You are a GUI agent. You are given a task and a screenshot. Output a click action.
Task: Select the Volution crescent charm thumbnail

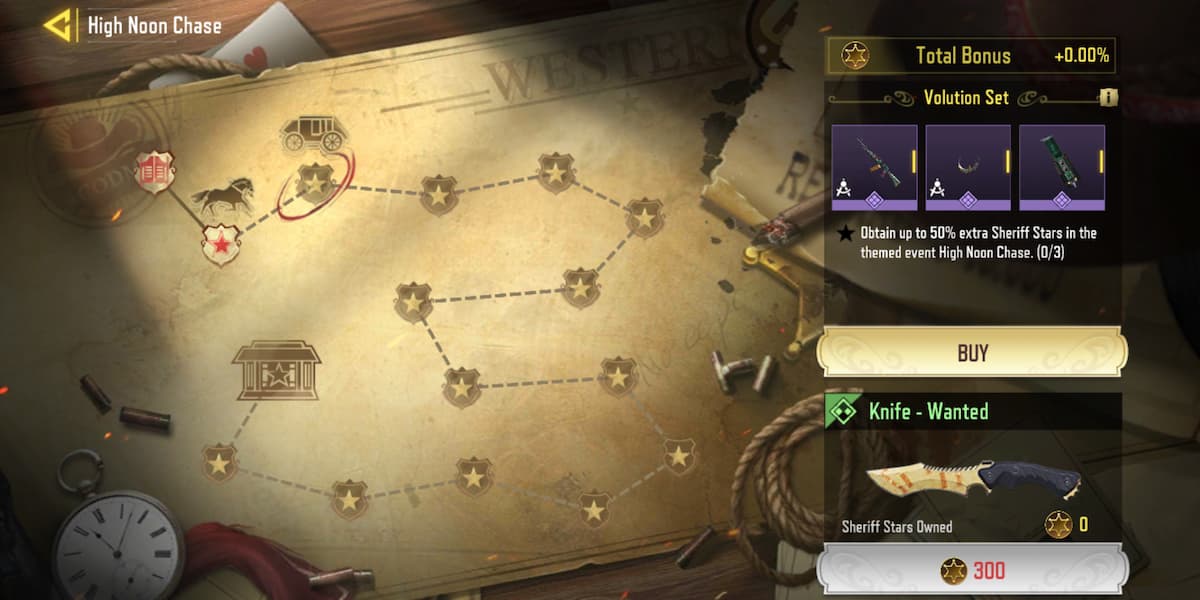(x=968, y=167)
